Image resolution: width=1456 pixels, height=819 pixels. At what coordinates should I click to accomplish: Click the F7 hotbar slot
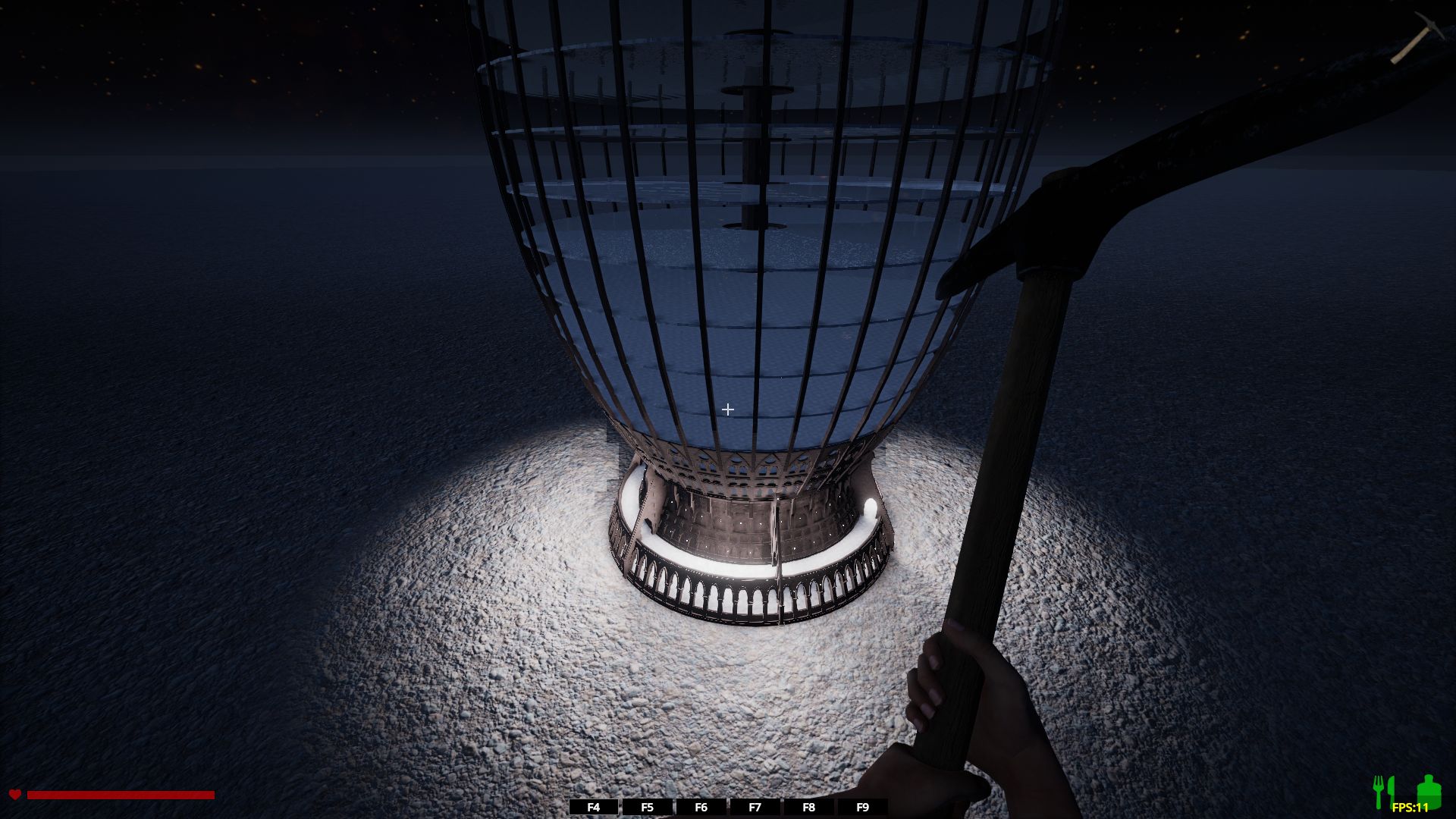click(x=755, y=808)
